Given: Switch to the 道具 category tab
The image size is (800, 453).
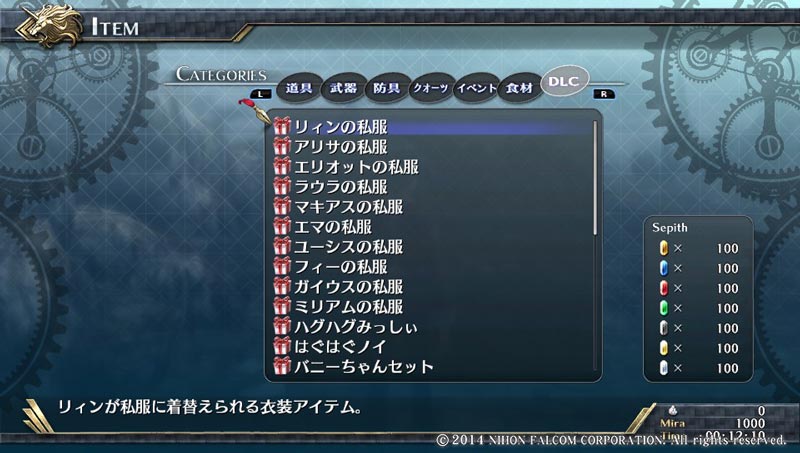Looking at the screenshot, I should click(299, 88).
